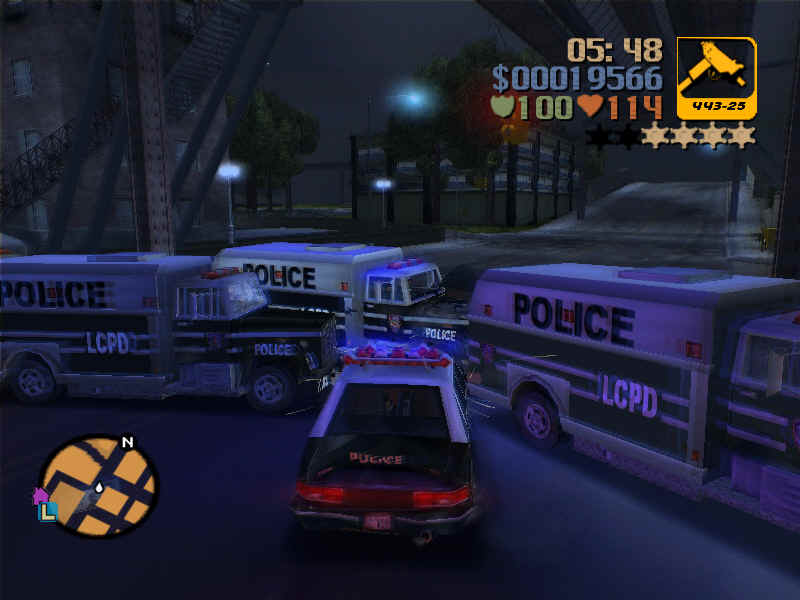Open the circular radar minimap
This screenshot has width=800, height=600.
pyautogui.click(x=97, y=485)
